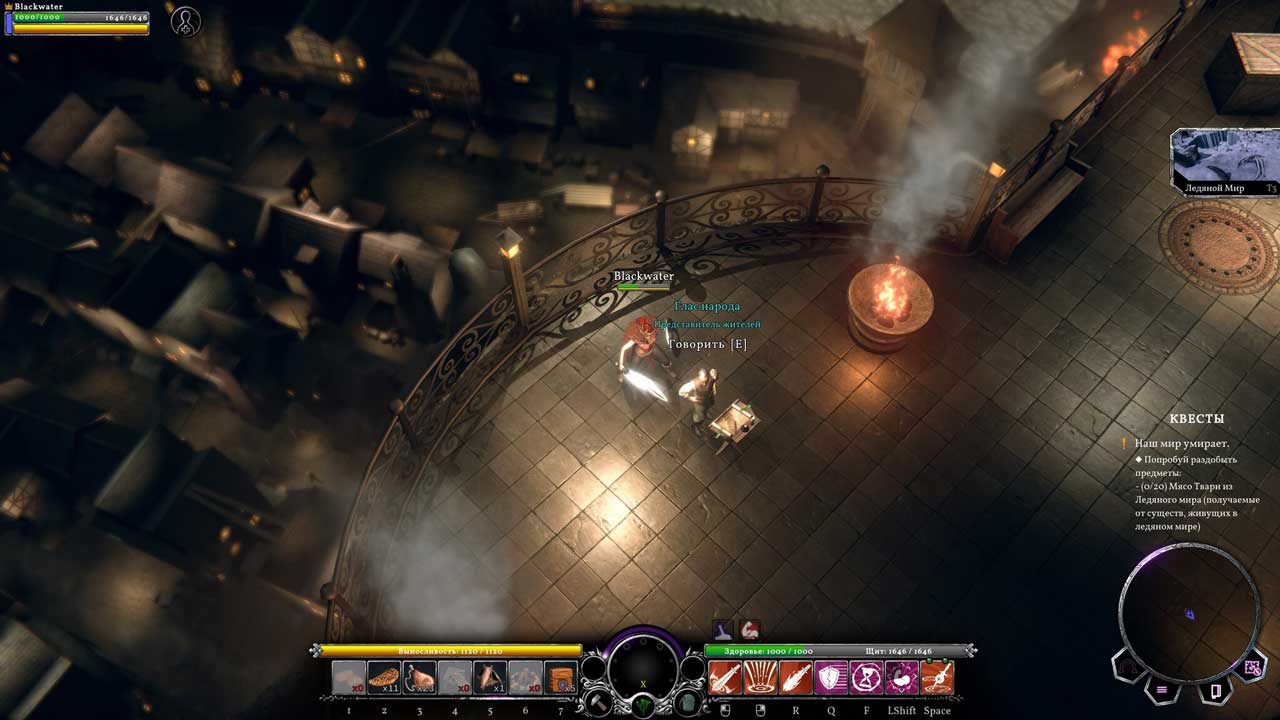Click the journal book button below the minimap
This screenshot has height=720, width=1280.
[1216, 690]
